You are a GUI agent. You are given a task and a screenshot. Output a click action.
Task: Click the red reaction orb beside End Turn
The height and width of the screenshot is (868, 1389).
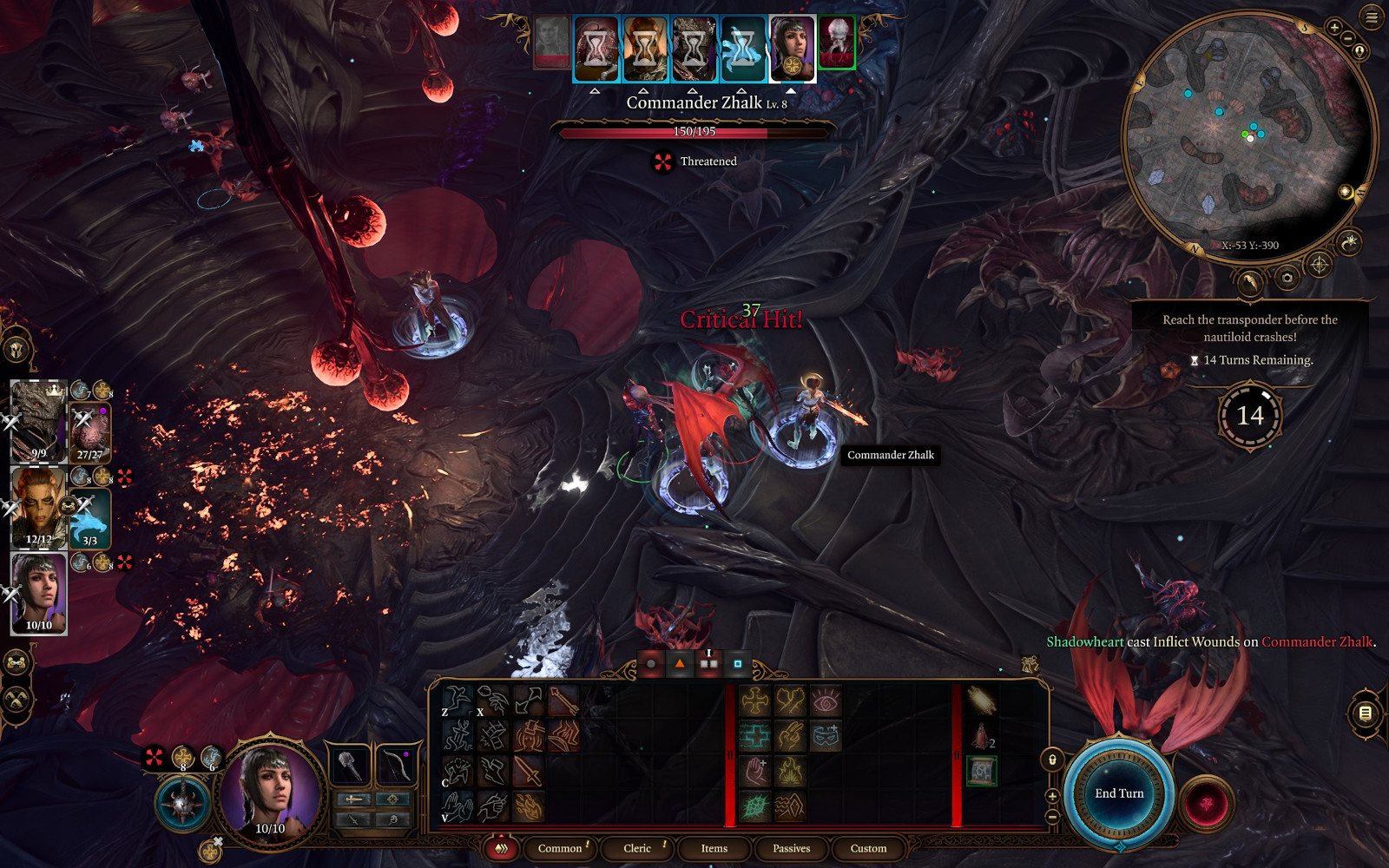1206,803
